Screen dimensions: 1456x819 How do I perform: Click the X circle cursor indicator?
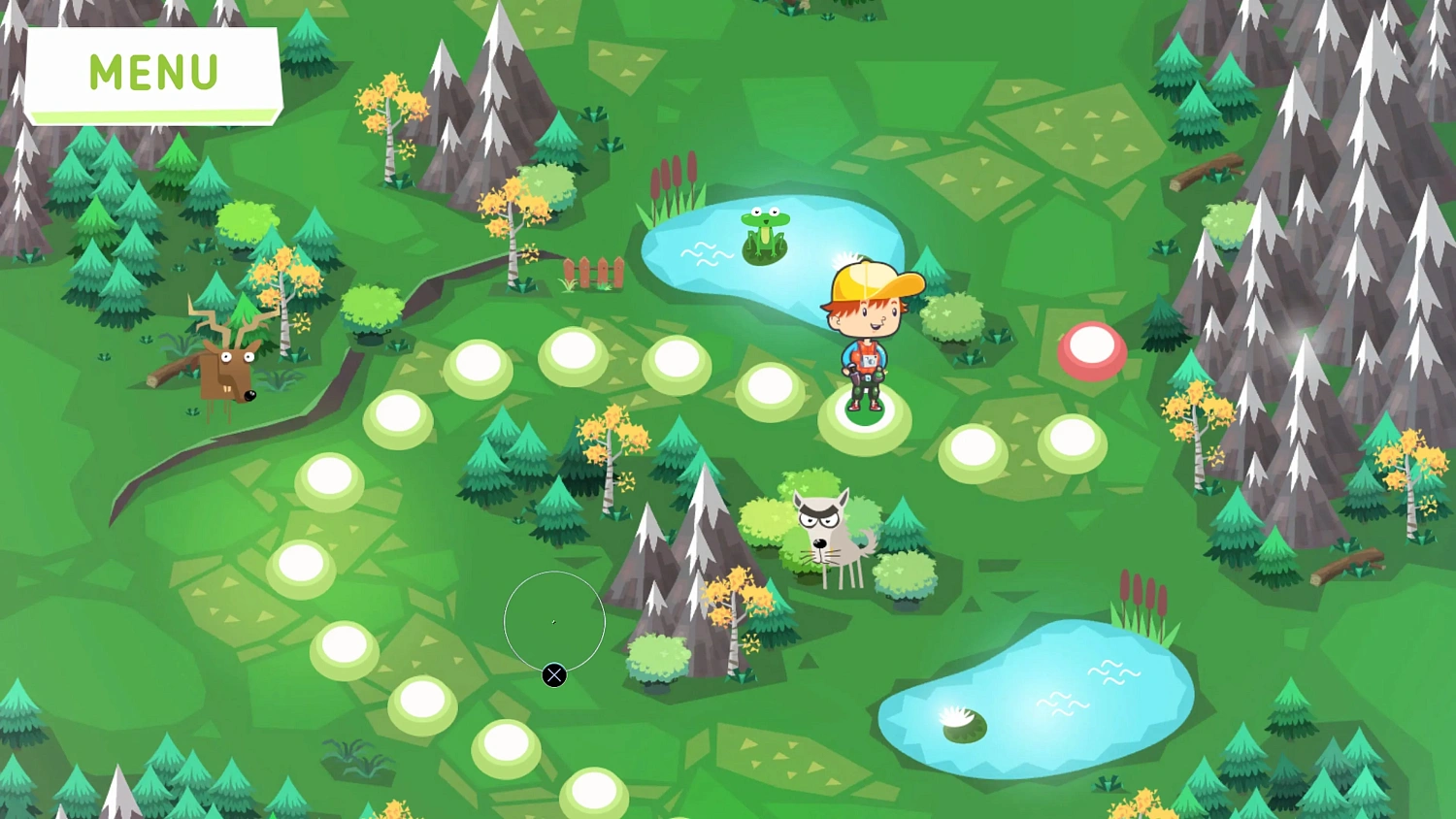coord(553,674)
